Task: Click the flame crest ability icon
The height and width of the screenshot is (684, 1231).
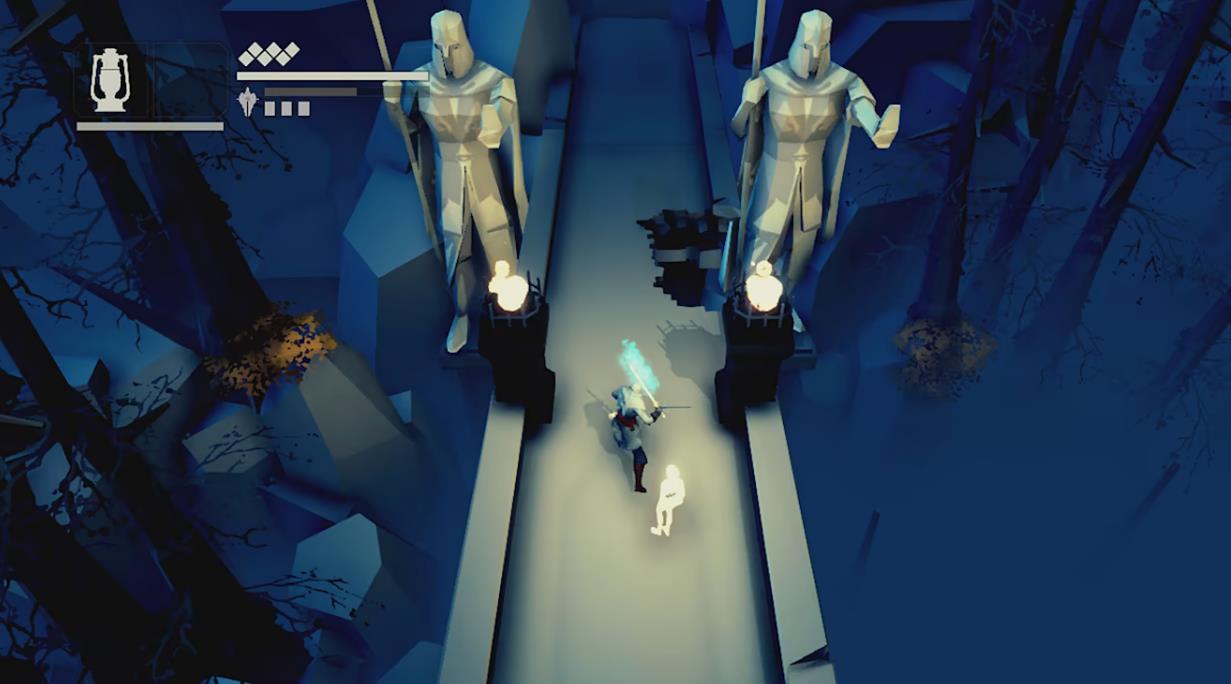Action: pyautogui.click(x=248, y=101)
